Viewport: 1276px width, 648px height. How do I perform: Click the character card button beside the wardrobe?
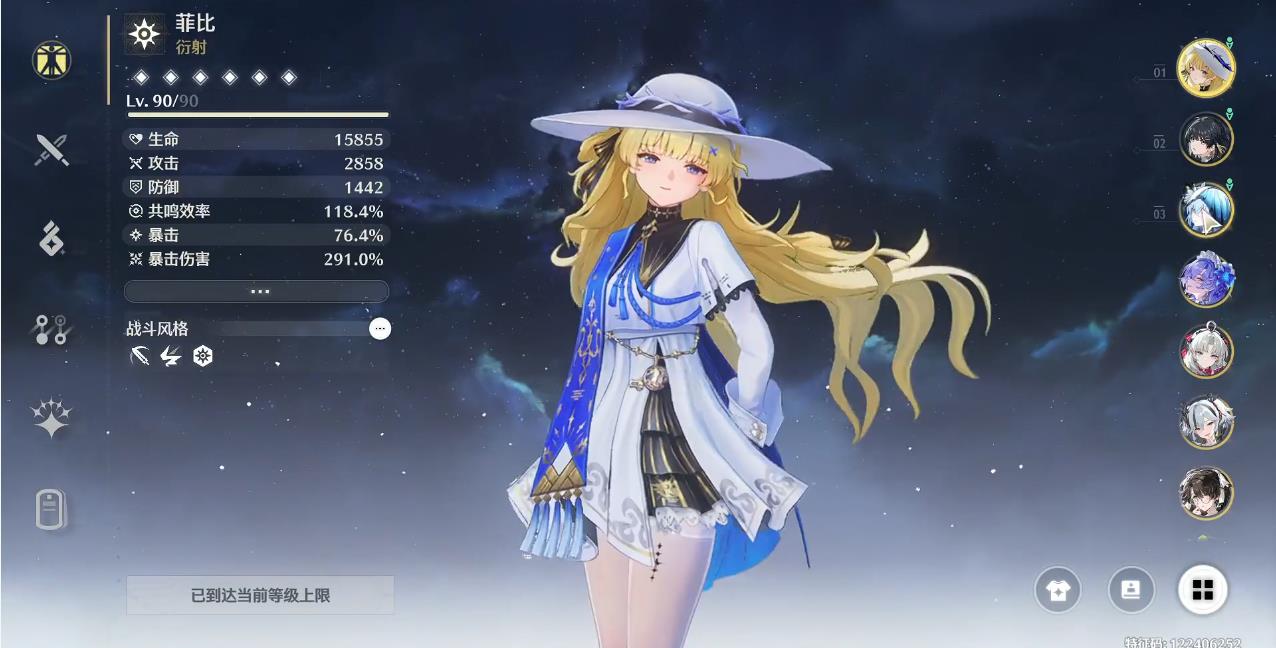(1131, 590)
